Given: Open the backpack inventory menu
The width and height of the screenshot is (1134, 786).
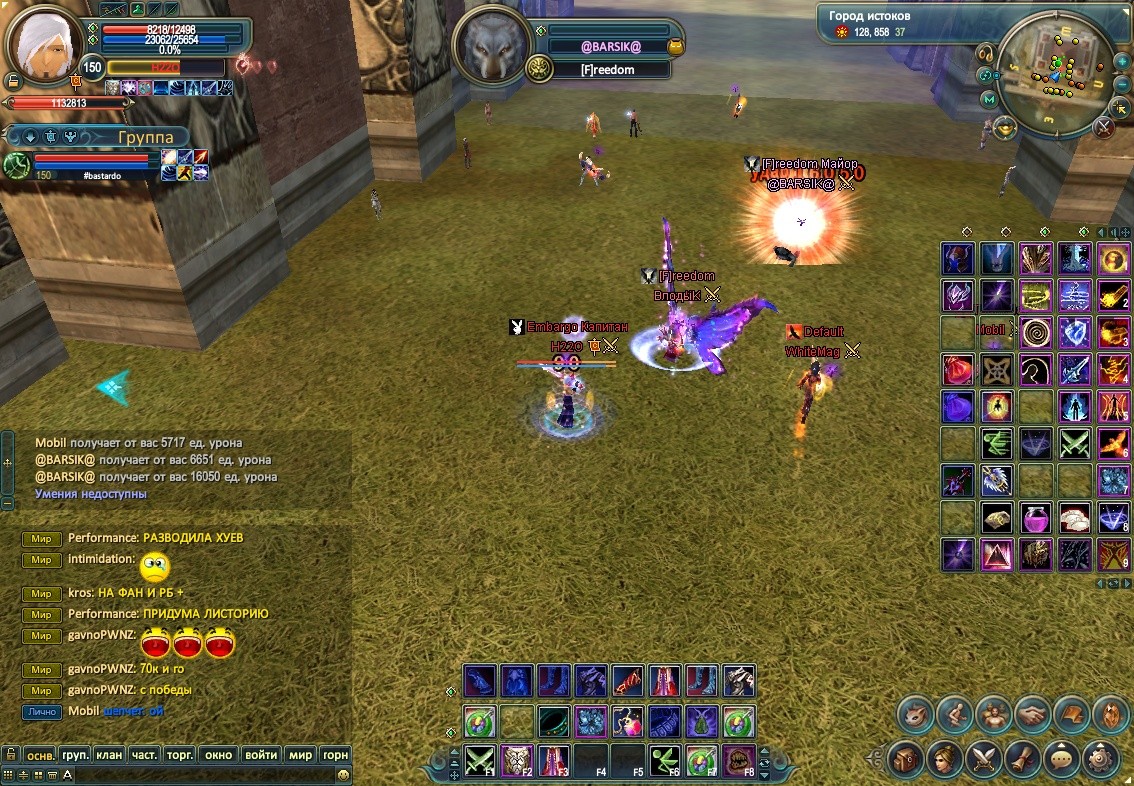Looking at the screenshot, I should tap(907, 758).
